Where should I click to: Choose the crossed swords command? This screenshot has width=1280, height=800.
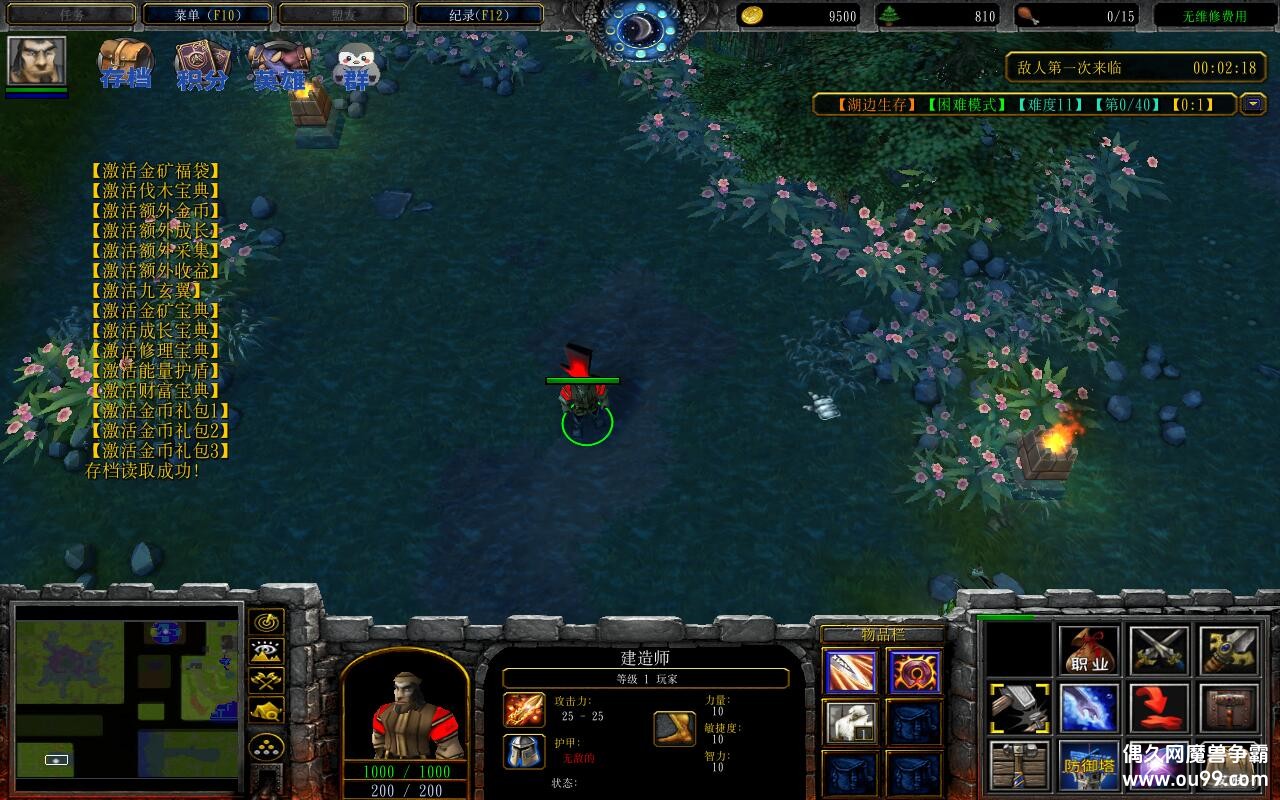[x=1160, y=650]
